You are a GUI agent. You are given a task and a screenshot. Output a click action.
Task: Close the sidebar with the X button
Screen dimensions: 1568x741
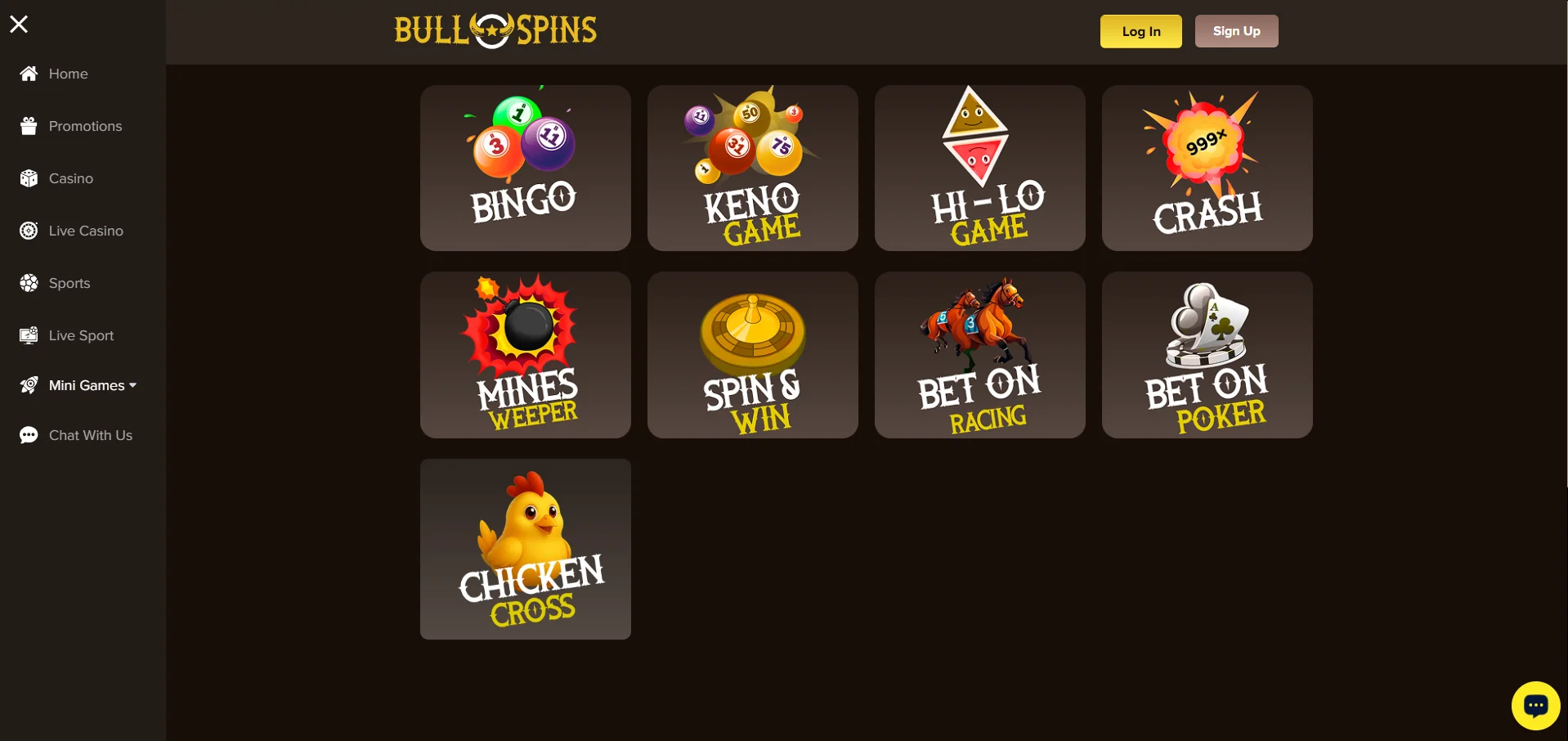point(19,24)
